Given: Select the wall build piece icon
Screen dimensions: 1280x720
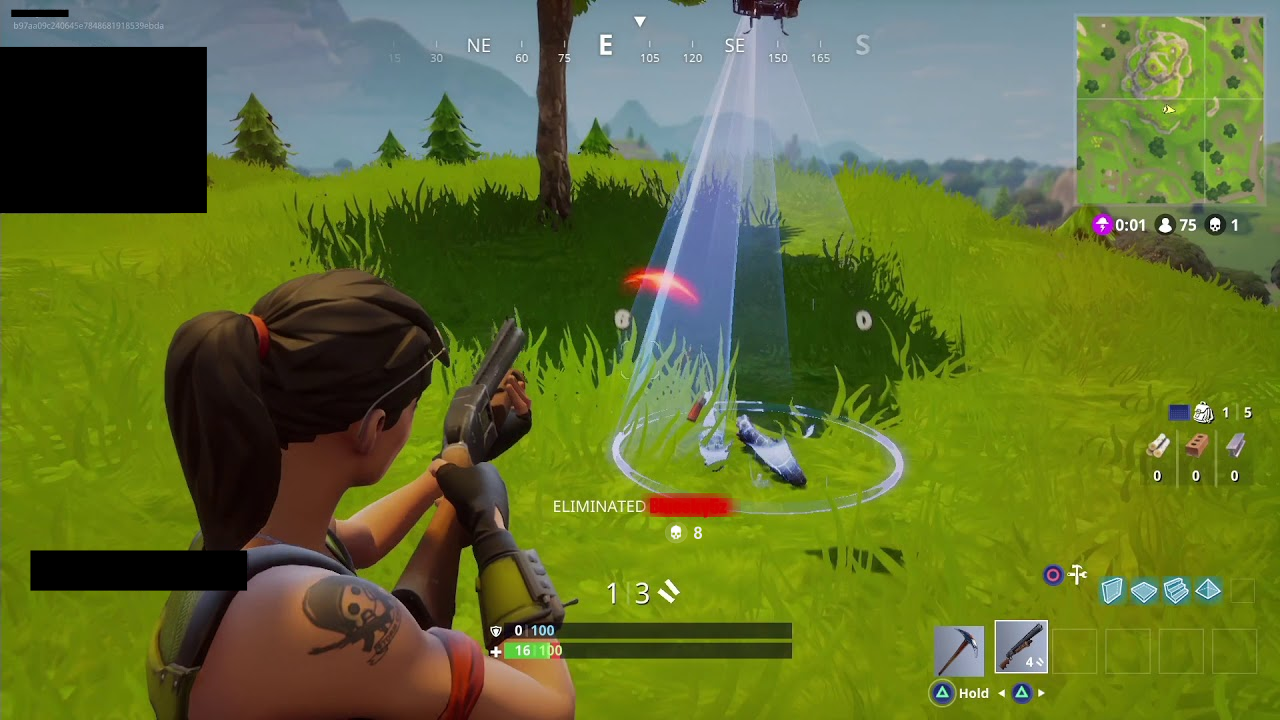Looking at the screenshot, I should coord(1111,591).
